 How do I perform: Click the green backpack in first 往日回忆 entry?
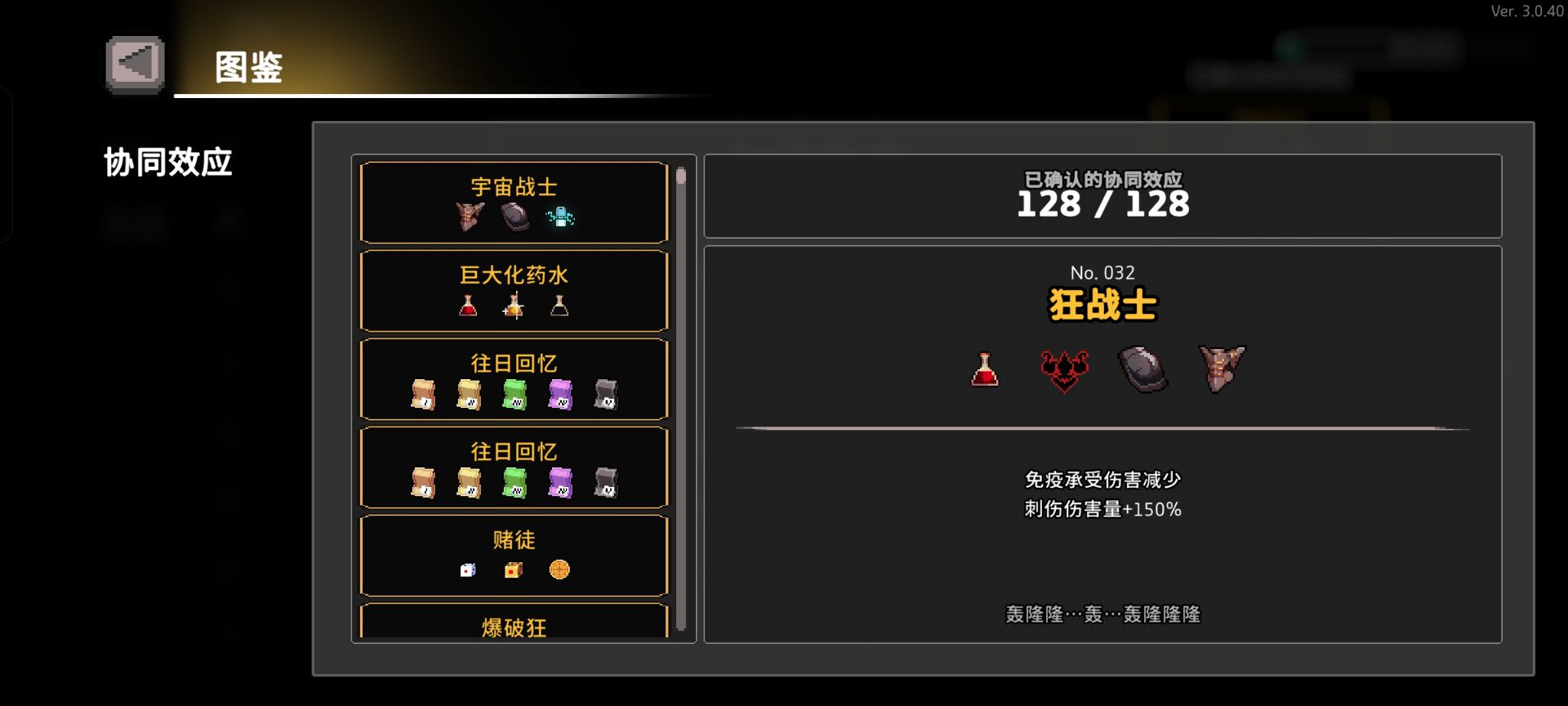tap(513, 394)
